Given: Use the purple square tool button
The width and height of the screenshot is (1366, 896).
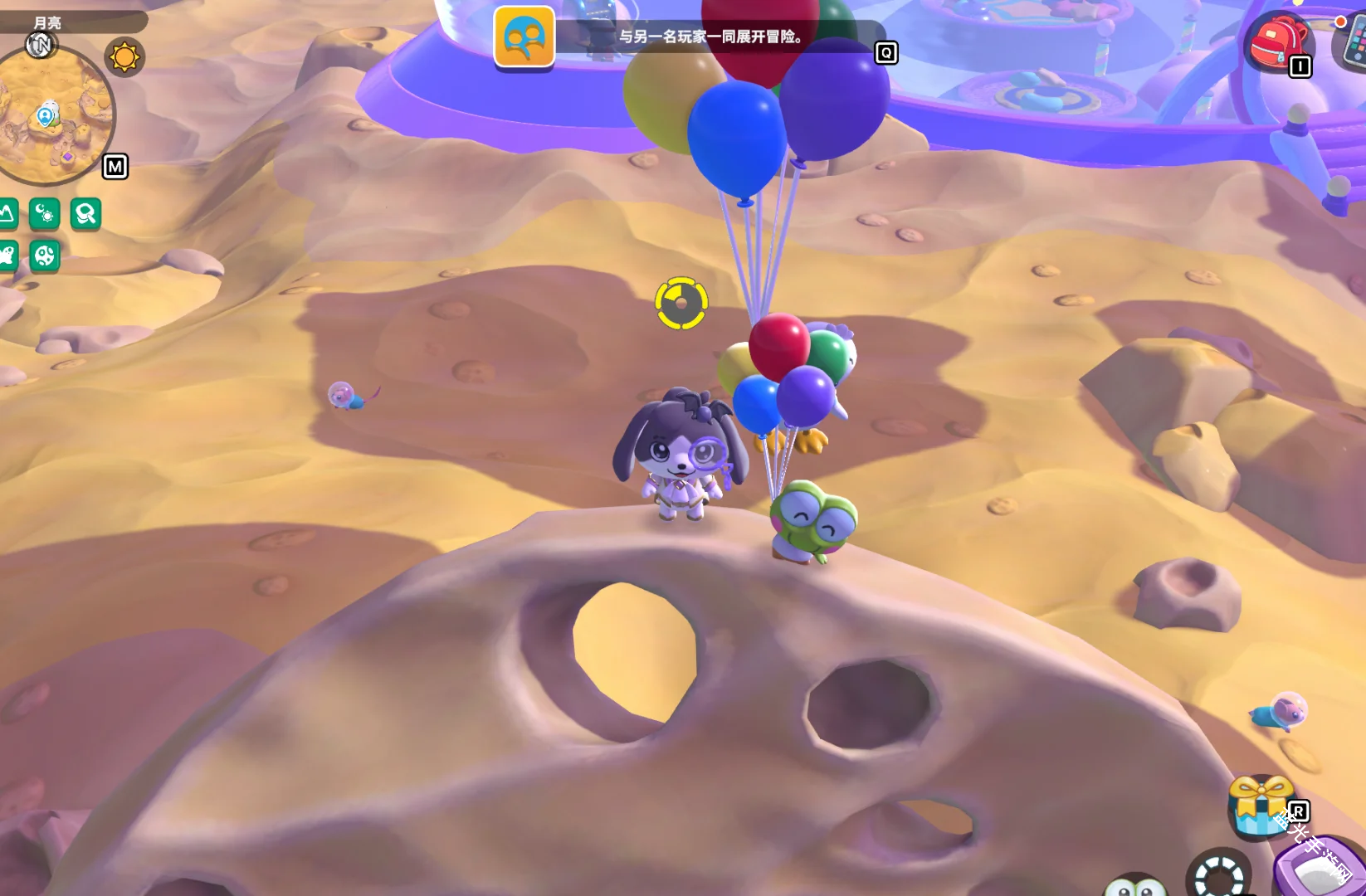Looking at the screenshot, I should (1320, 869).
